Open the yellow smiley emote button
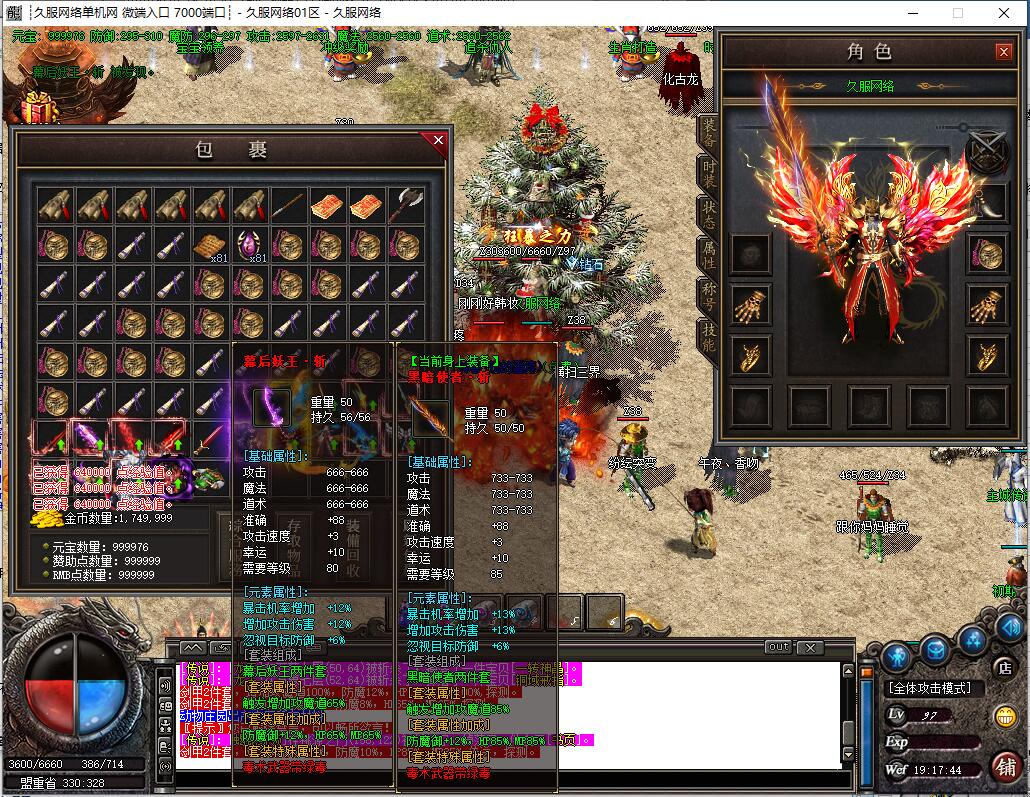Screen dimensions: 1030x797 1005,716
